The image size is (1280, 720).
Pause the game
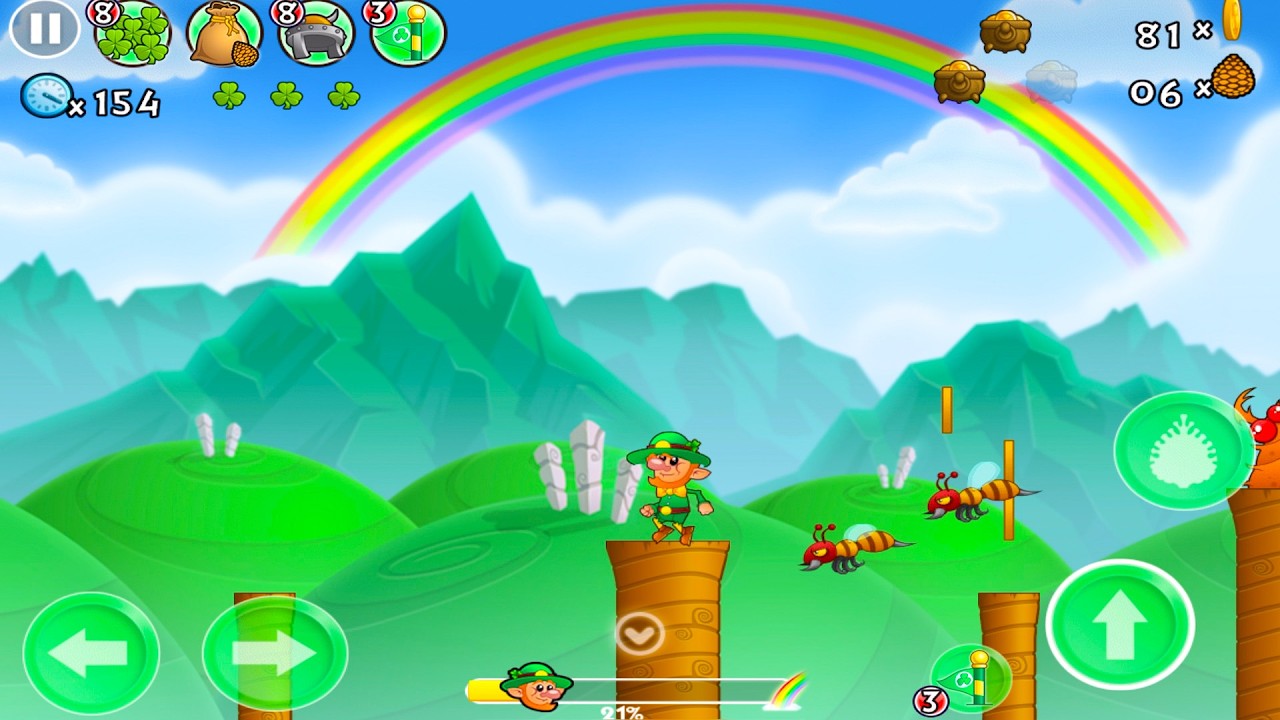[x=44, y=29]
